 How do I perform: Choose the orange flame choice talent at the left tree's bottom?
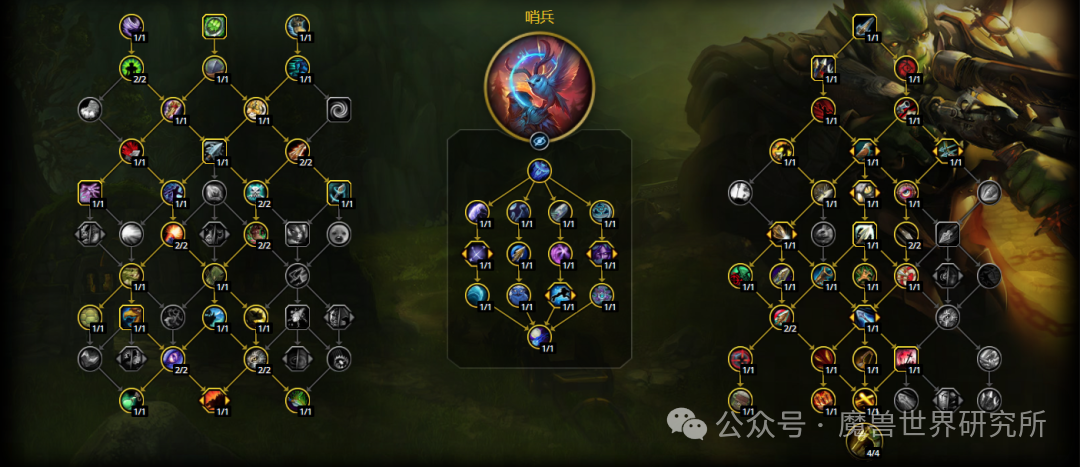click(x=214, y=400)
